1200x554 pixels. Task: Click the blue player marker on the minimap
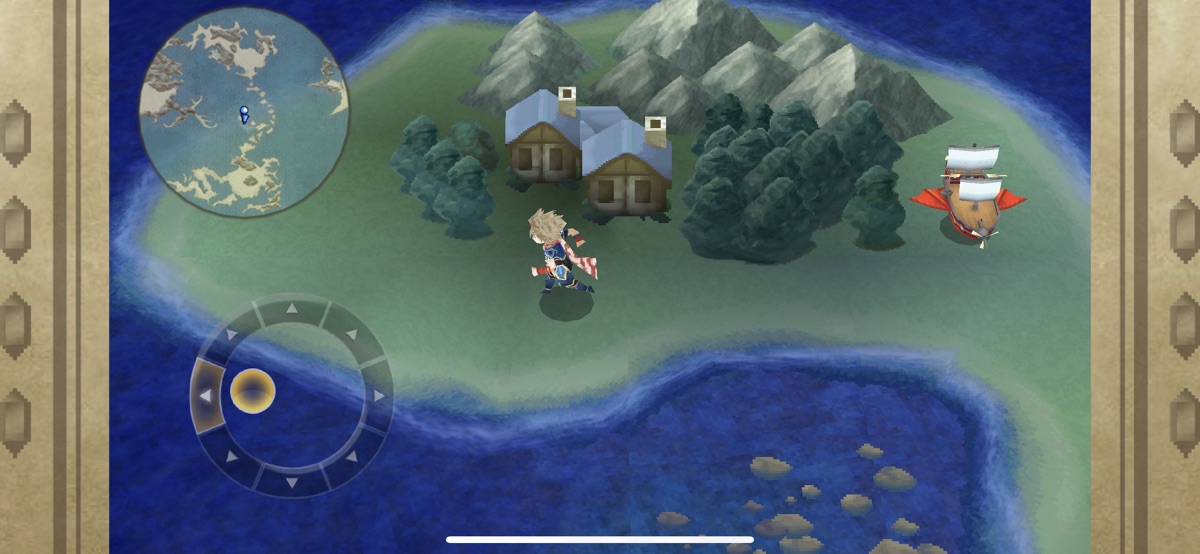(x=243, y=114)
